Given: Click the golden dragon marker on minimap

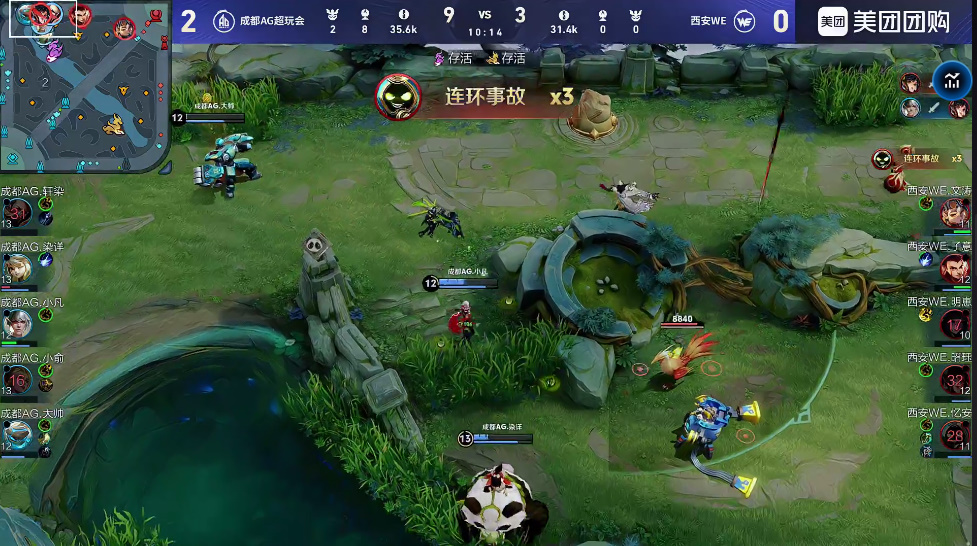Looking at the screenshot, I should pos(115,124).
